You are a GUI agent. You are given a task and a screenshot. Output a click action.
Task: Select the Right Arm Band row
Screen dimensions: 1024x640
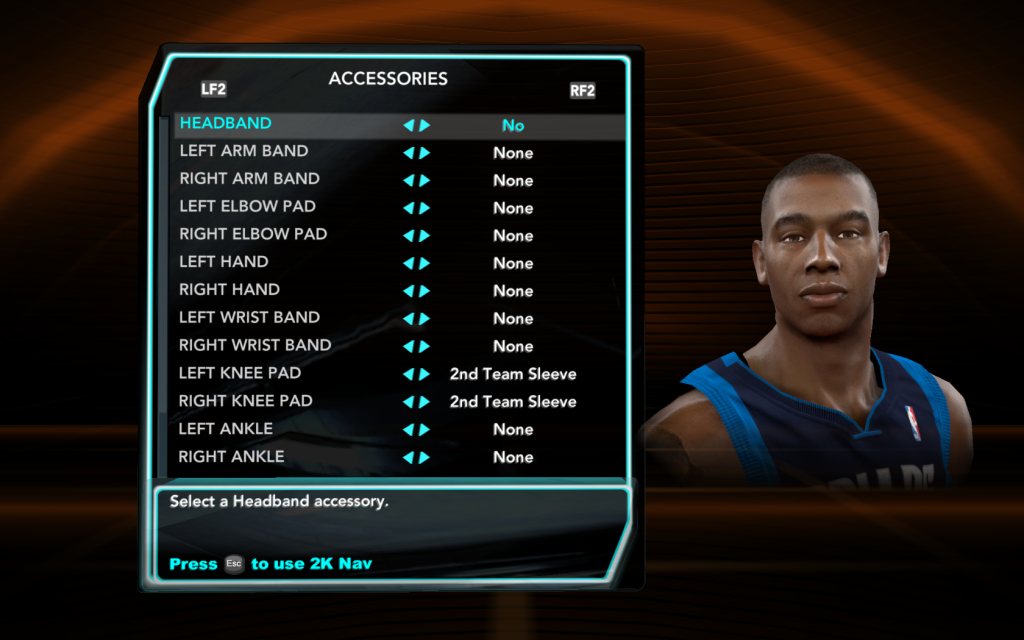pyautogui.click(x=250, y=179)
